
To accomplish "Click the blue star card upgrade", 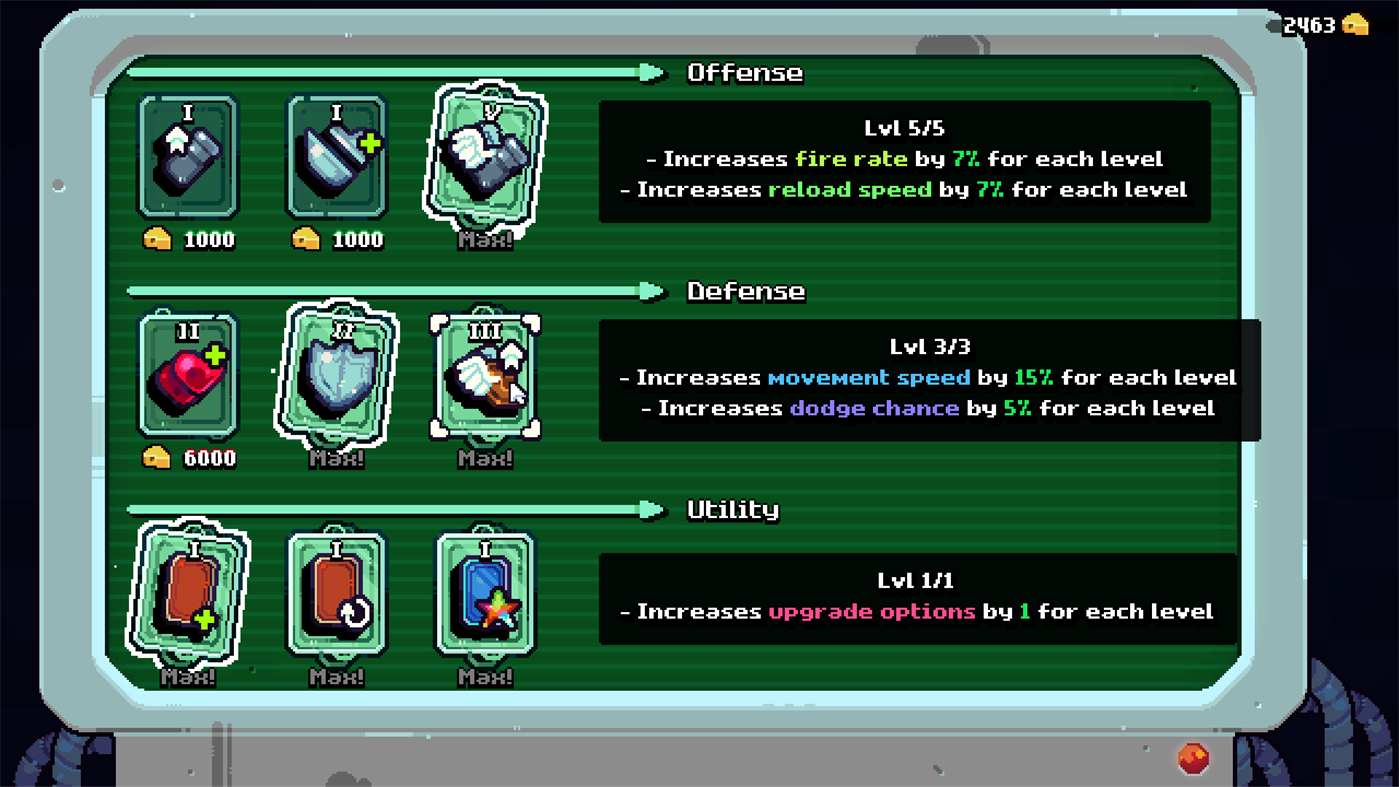I will [x=486, y=596].
